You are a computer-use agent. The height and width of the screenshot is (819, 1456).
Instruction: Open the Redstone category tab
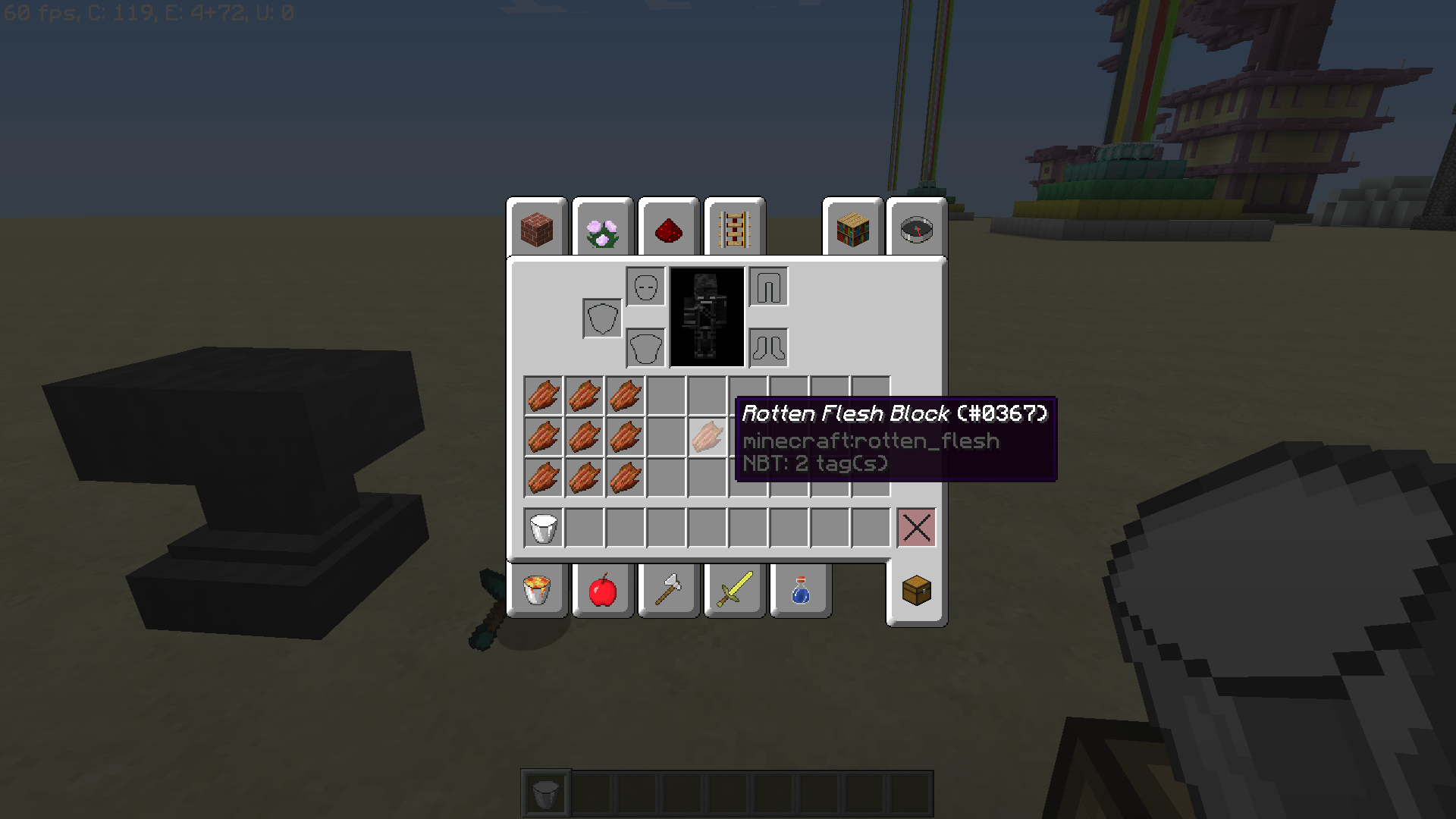click(668, 228)
